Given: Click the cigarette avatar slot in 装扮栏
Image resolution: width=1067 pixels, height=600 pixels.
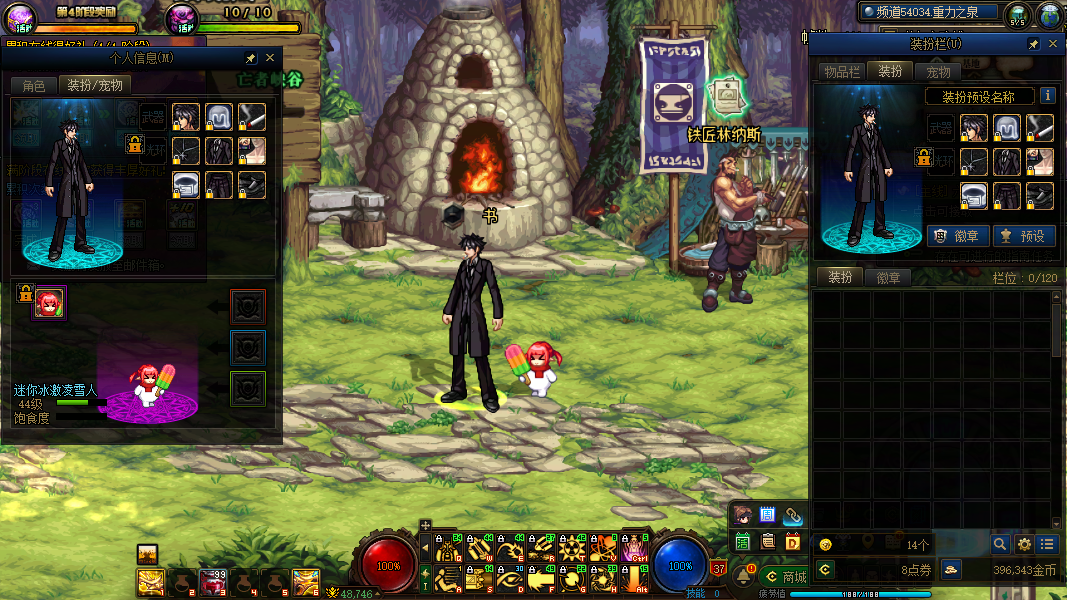Looking at the screenshot, I should pos(1040,128).
